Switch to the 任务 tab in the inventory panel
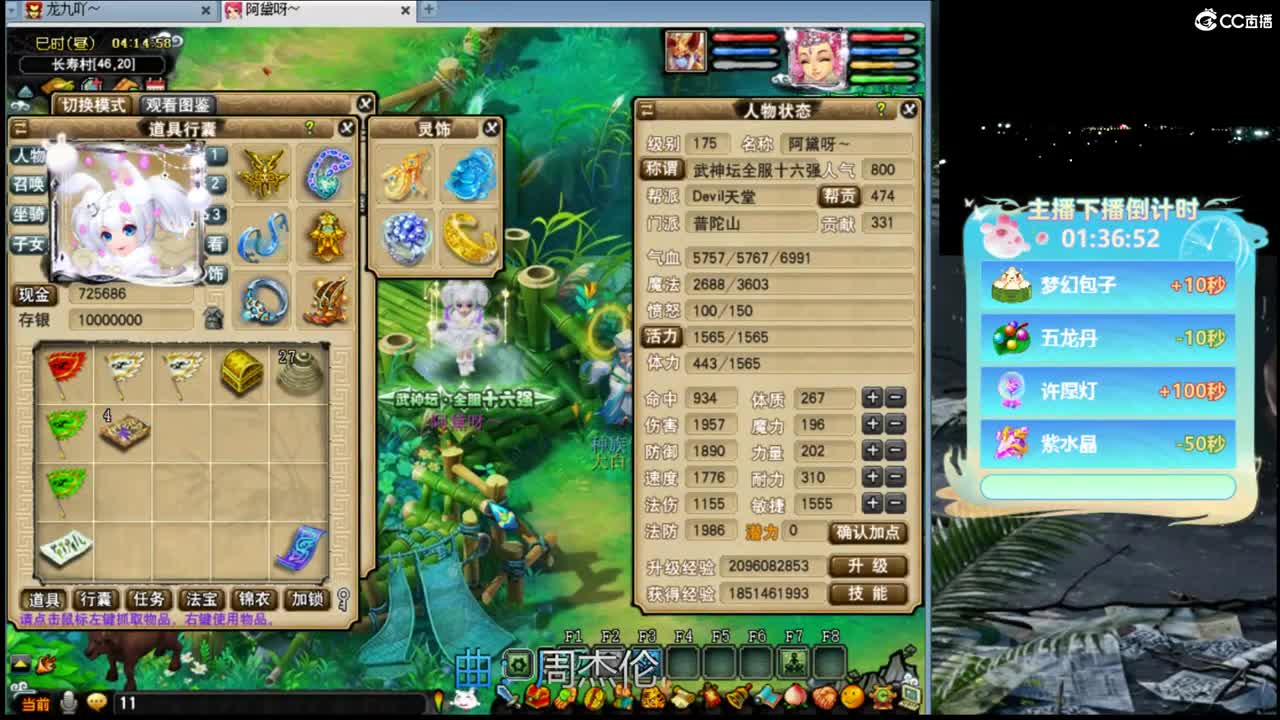 tap(148, 600)
